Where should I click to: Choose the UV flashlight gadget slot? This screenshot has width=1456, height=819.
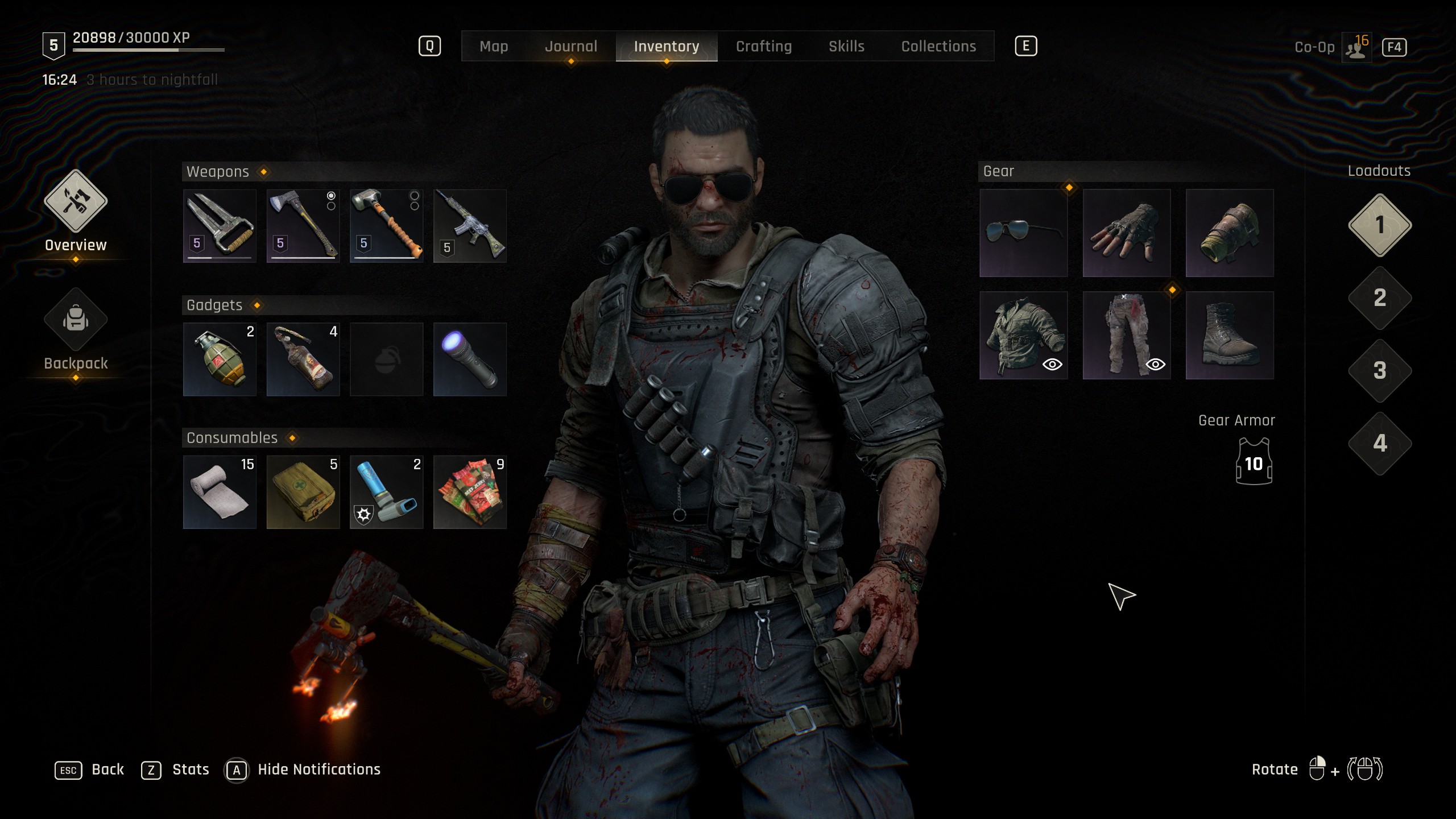[470, 359]
